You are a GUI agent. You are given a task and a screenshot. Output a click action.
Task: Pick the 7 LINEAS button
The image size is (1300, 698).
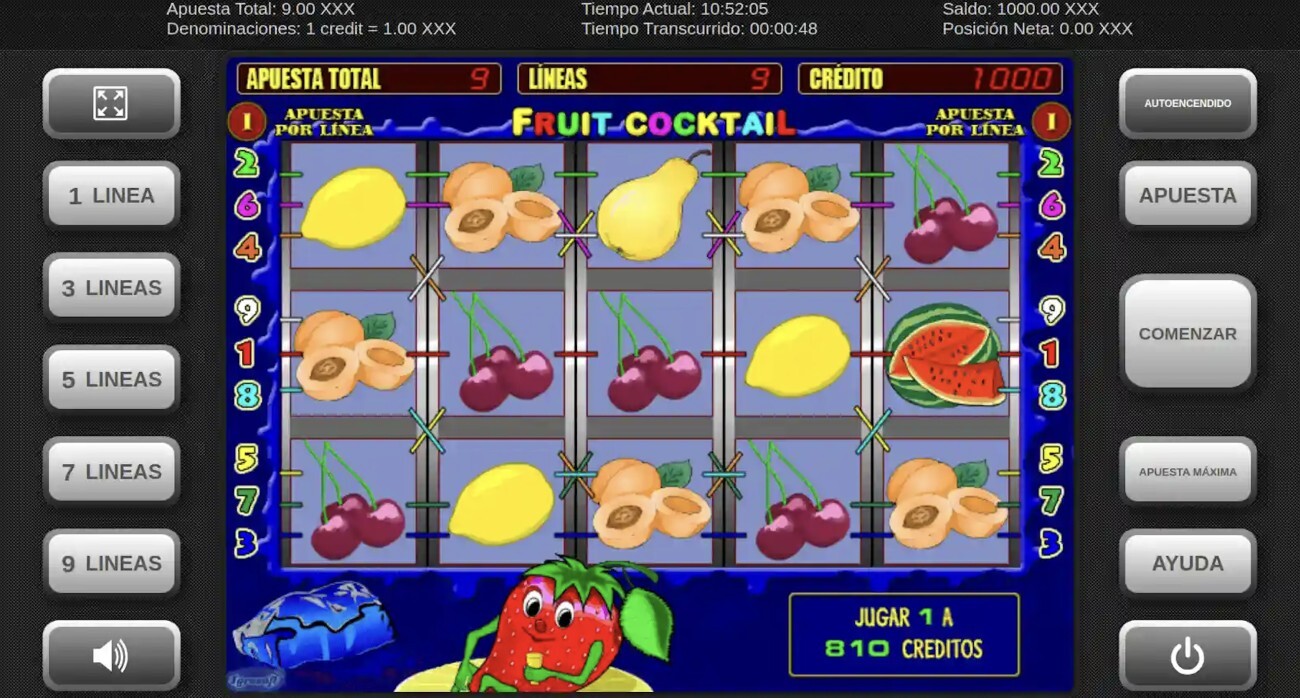click(x=111, y=472)
